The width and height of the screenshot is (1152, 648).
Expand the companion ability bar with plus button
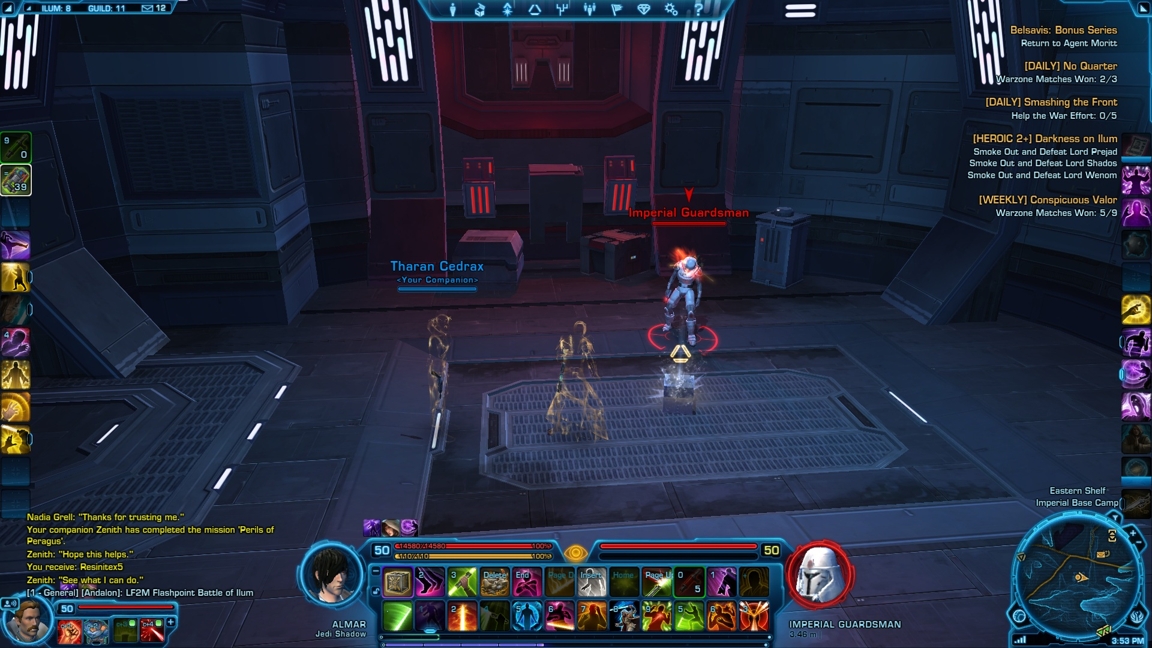click(x=171, y=623)
